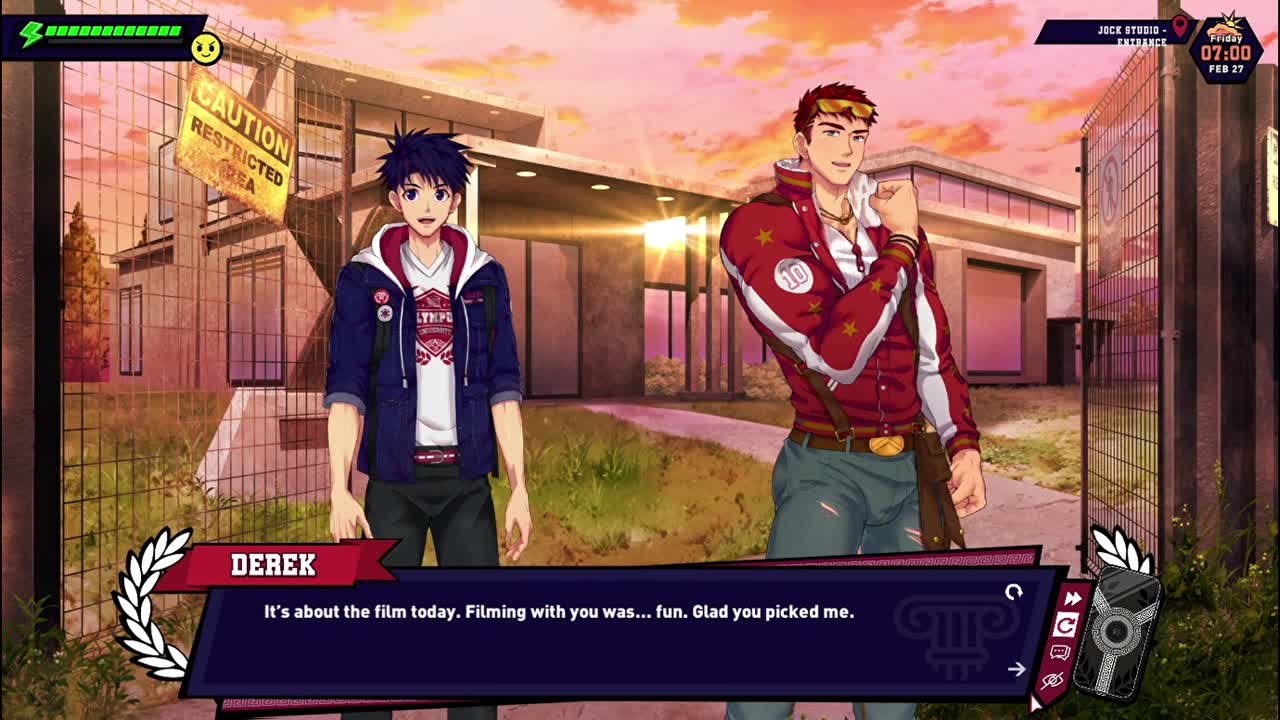Advance dialogue using the next arrow

(x=1016, y=669)
